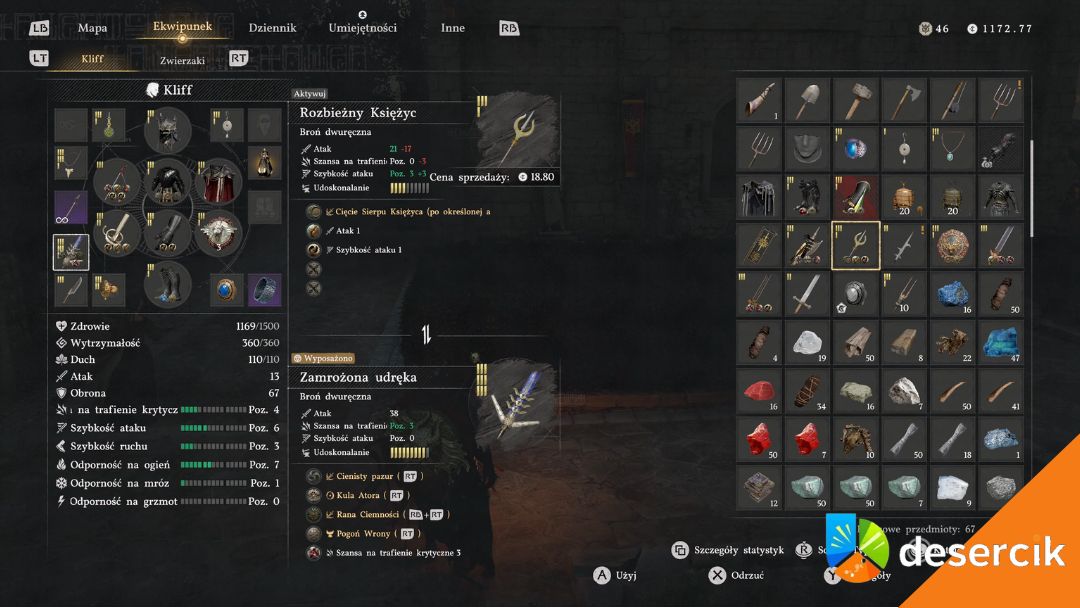Select the blue gem ring slot
Image resolution: width=1080 pixels, height=608 pixels.
227,290
